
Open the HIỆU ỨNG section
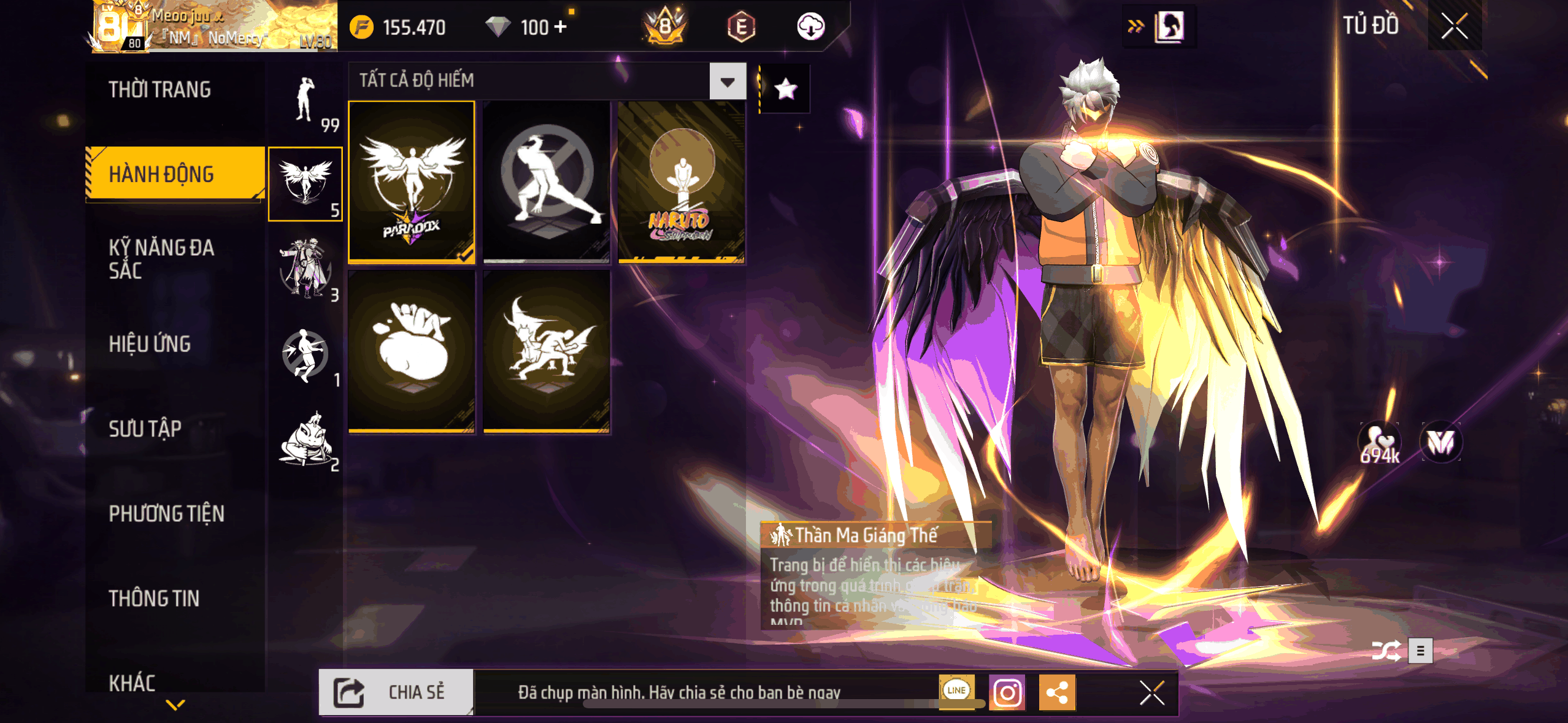coord(150,344)
